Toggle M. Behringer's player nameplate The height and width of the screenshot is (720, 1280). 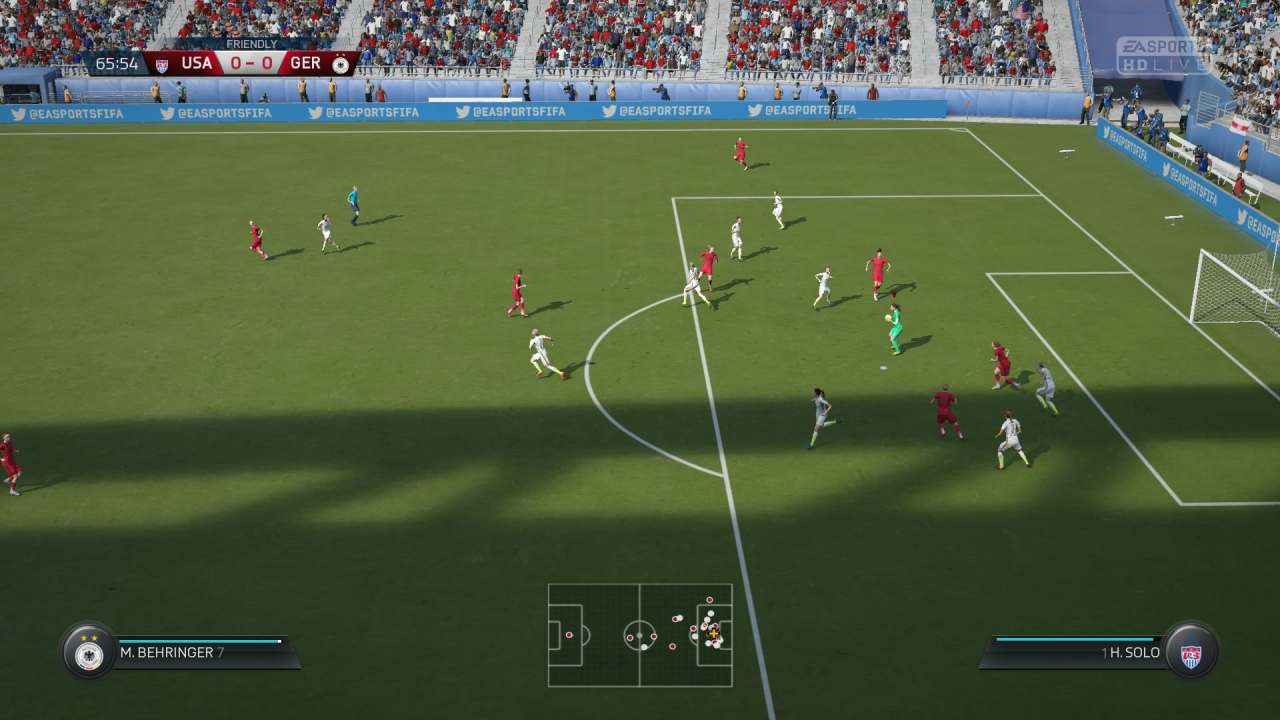tap(180, 651)
